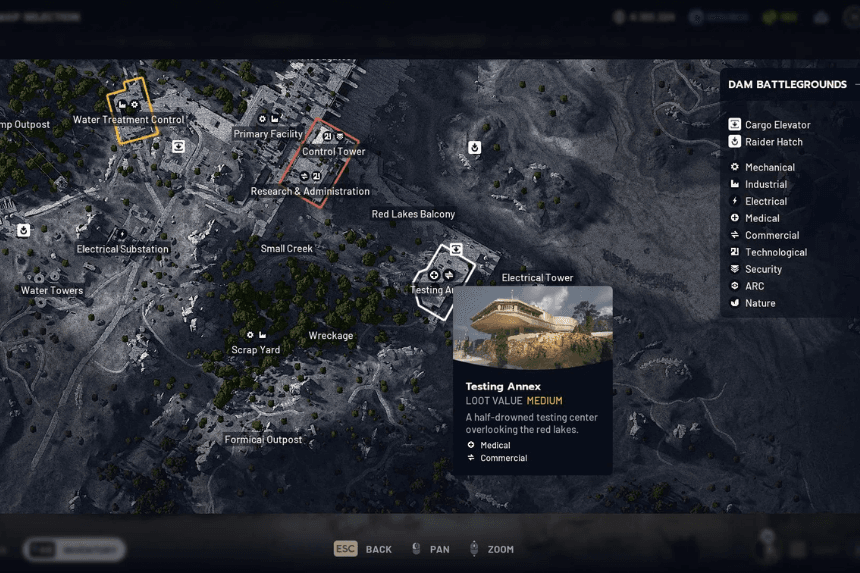Select the Research & Administration location
This screenshot has height=573, width=860.
(310, 191)
